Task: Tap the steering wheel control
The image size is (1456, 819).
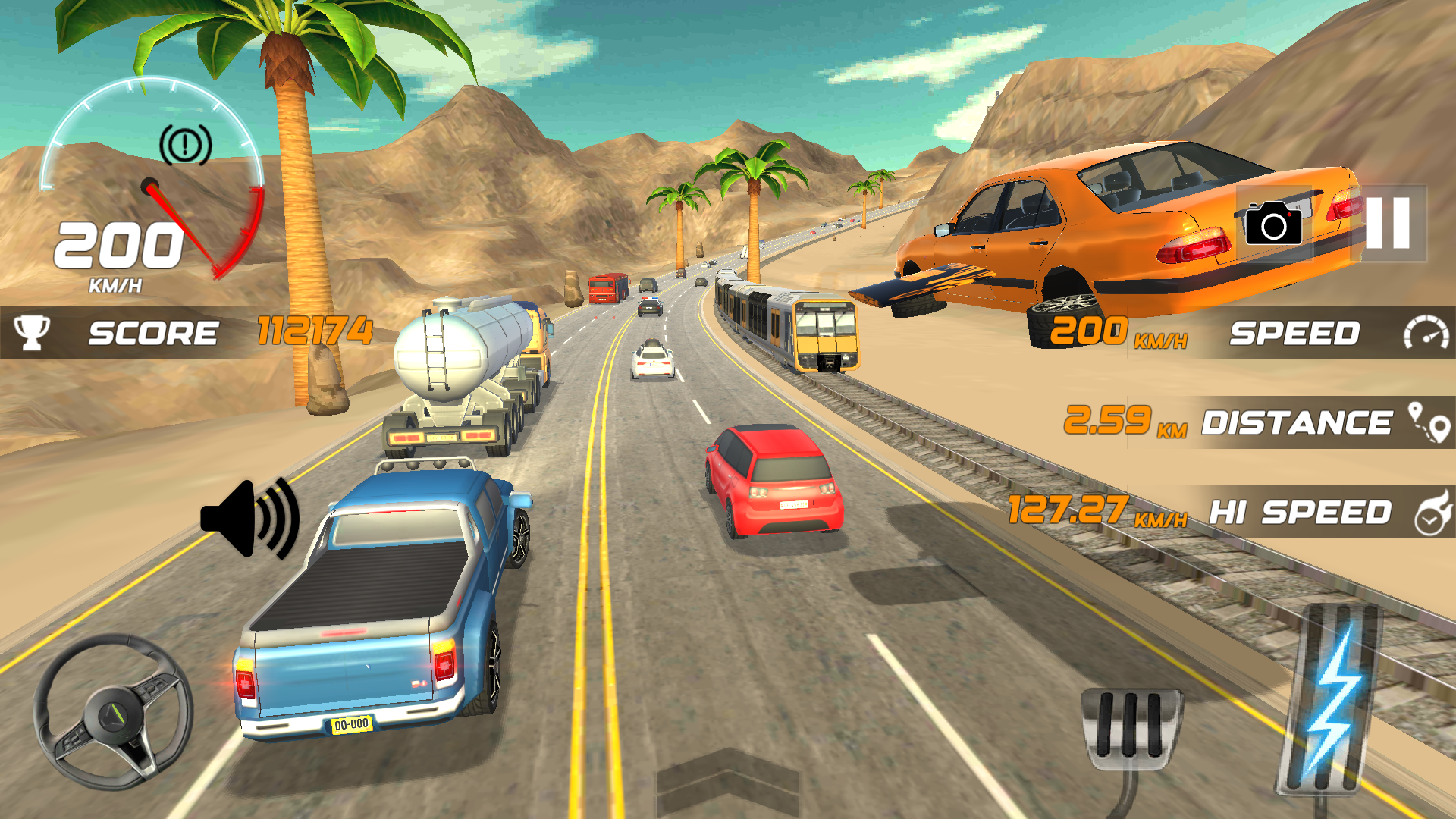Action: (114, 712)
